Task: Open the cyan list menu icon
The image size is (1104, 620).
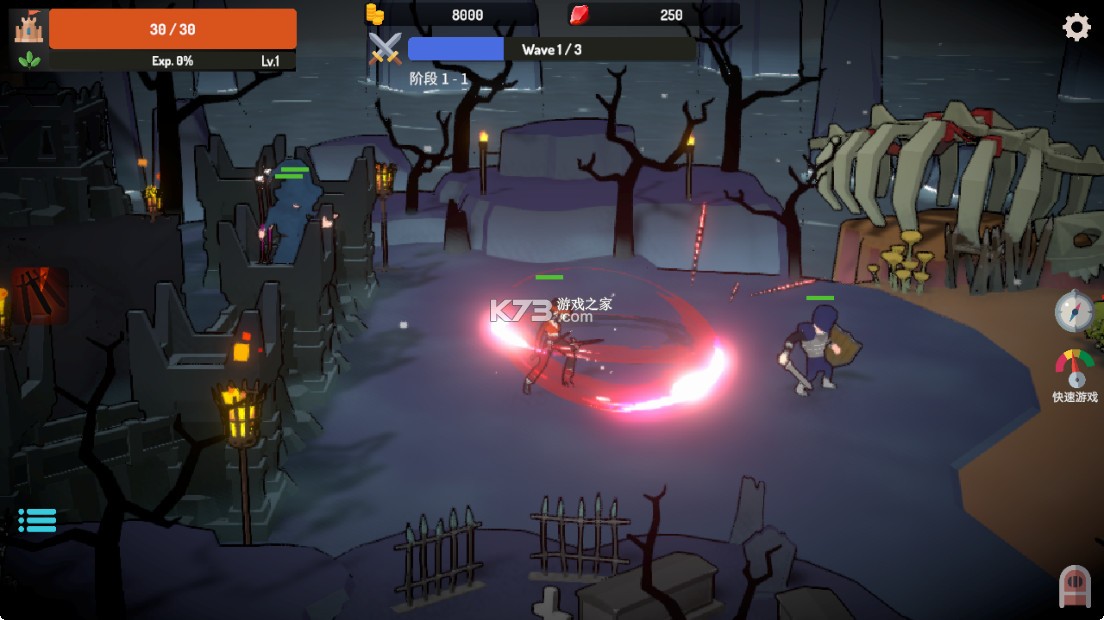Action: (x=37, y=519)
